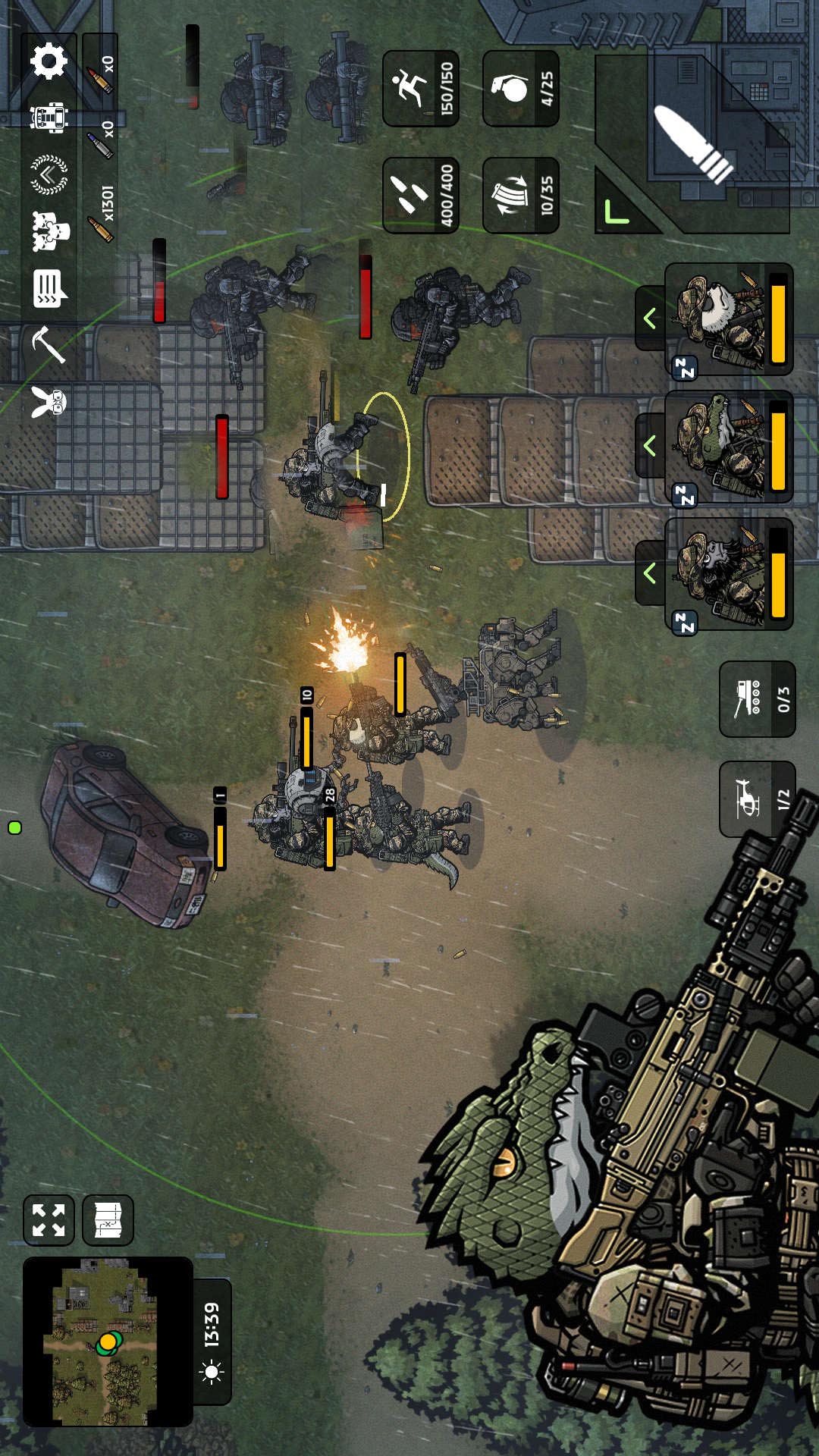Select the gray wolf squad member portrait
This screenshot has width=819, height=1456.
click(x=728, y=574)
